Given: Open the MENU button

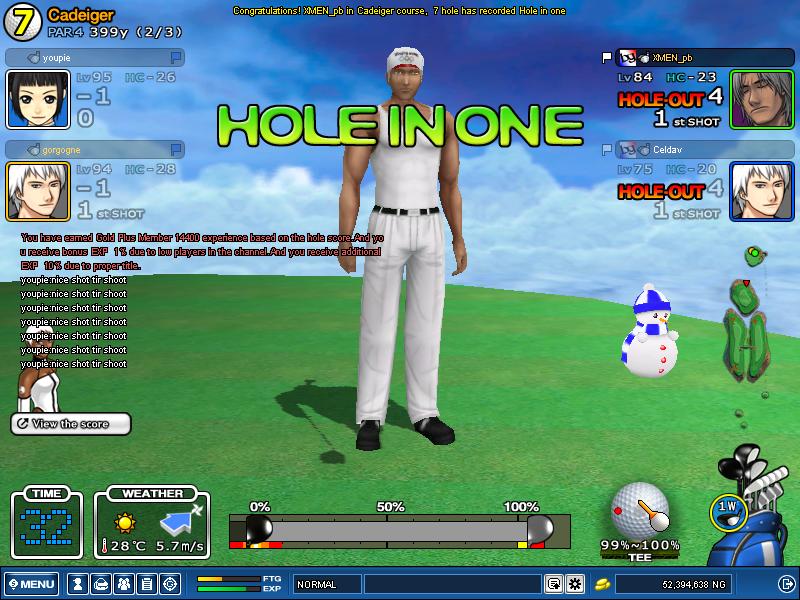Looking at the screenshot, I should (31, 584).
